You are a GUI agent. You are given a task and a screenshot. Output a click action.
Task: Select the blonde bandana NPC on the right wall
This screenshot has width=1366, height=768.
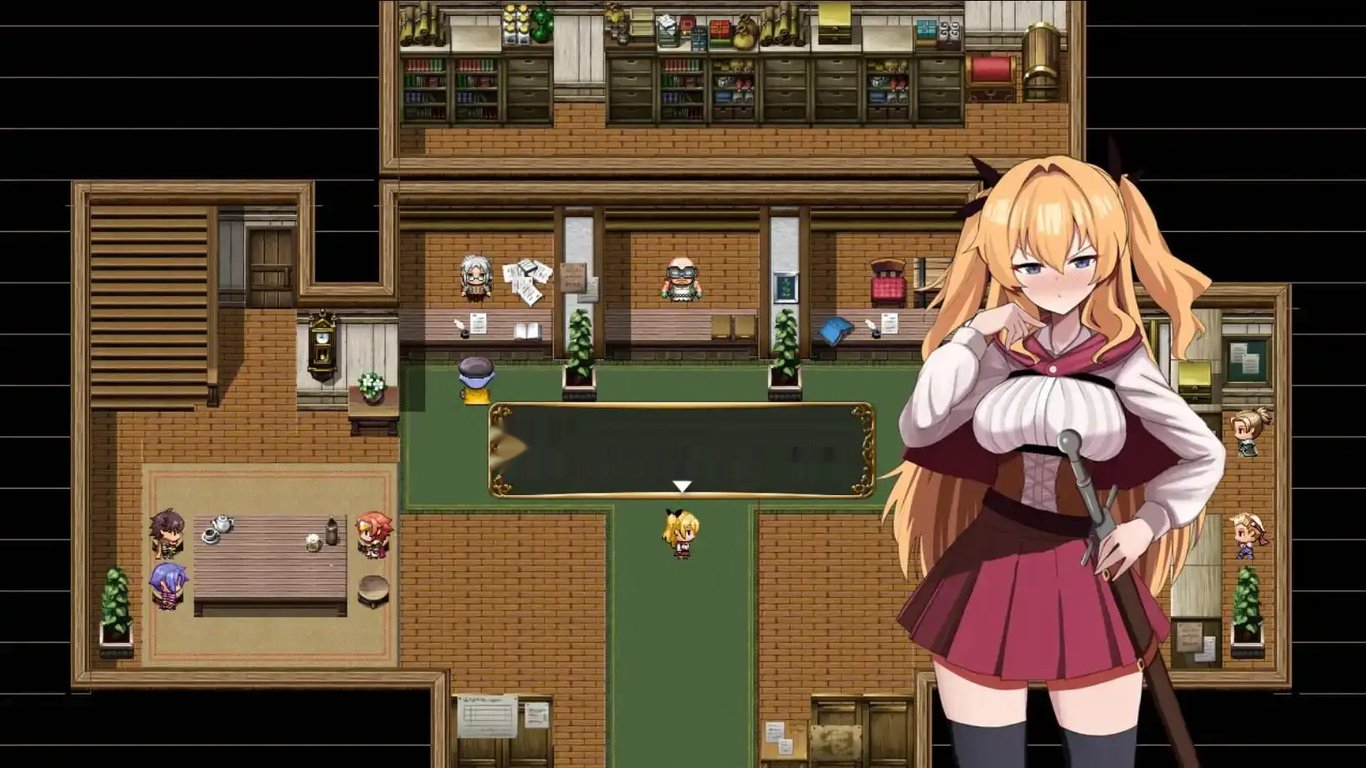[1247, 534]
